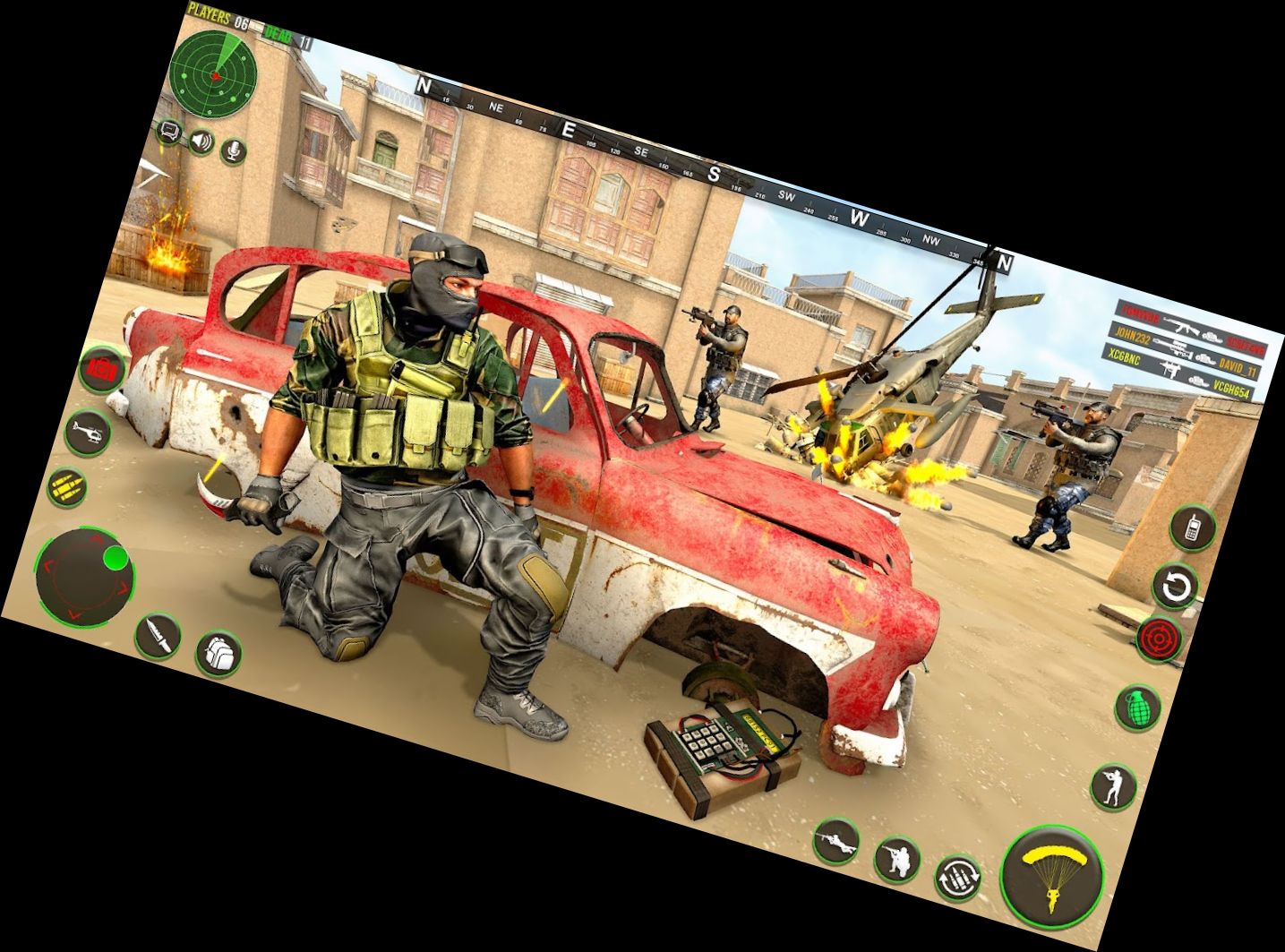Screen dimensions: 1285x952
Task: Toggle the microphone voice chat
Action: pyautogui.click(x=231, y=152)
